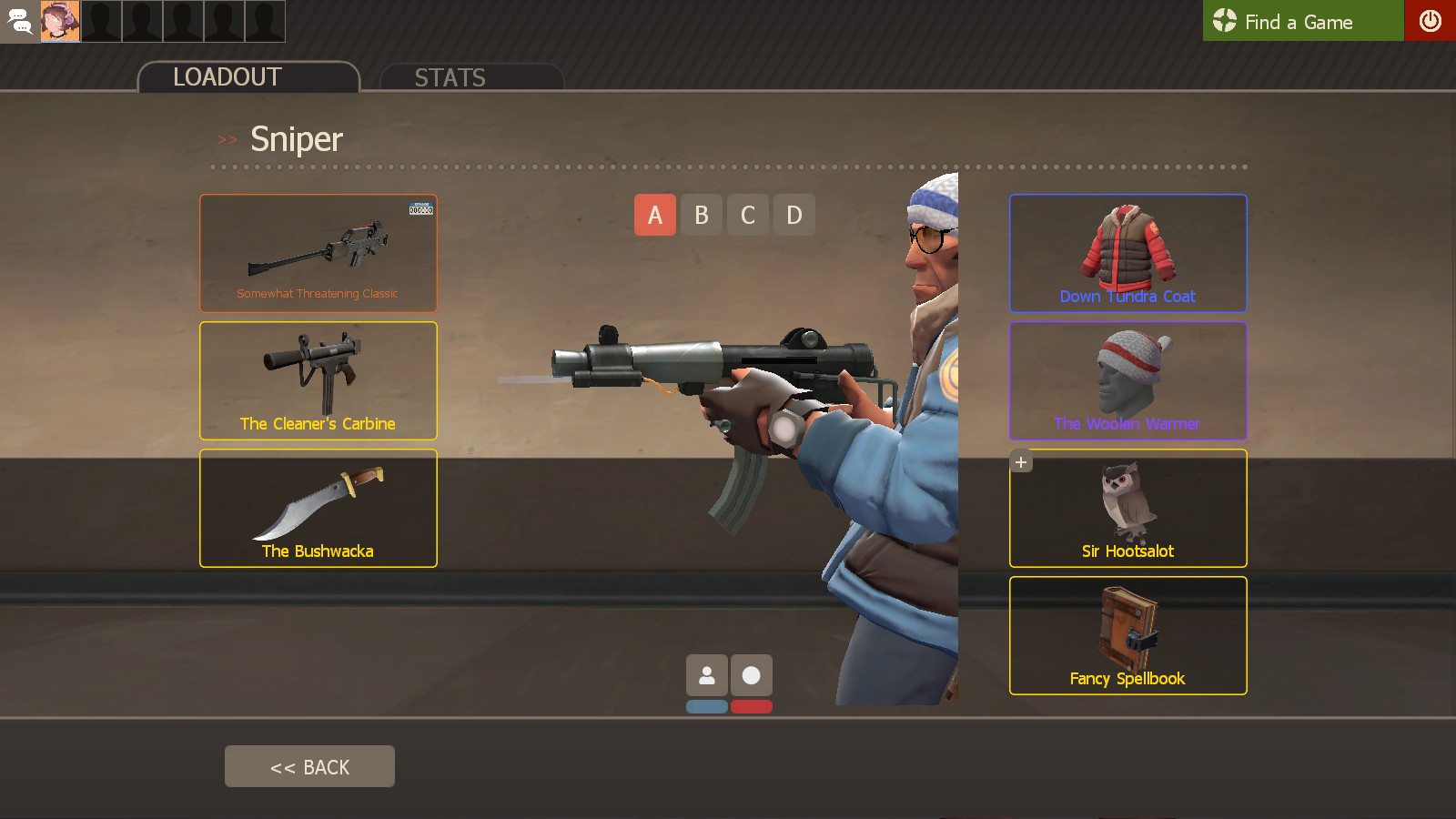Screen dimensions: 1456x819
Task: Switch to RED team color bar
Action: pyautogui.click(x=750, y=704)
